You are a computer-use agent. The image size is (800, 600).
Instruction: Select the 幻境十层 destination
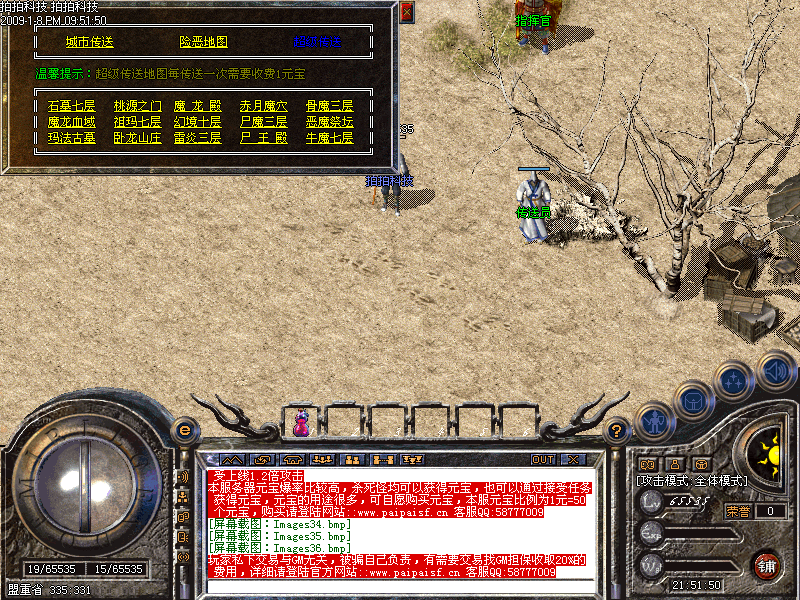point(197,122)
